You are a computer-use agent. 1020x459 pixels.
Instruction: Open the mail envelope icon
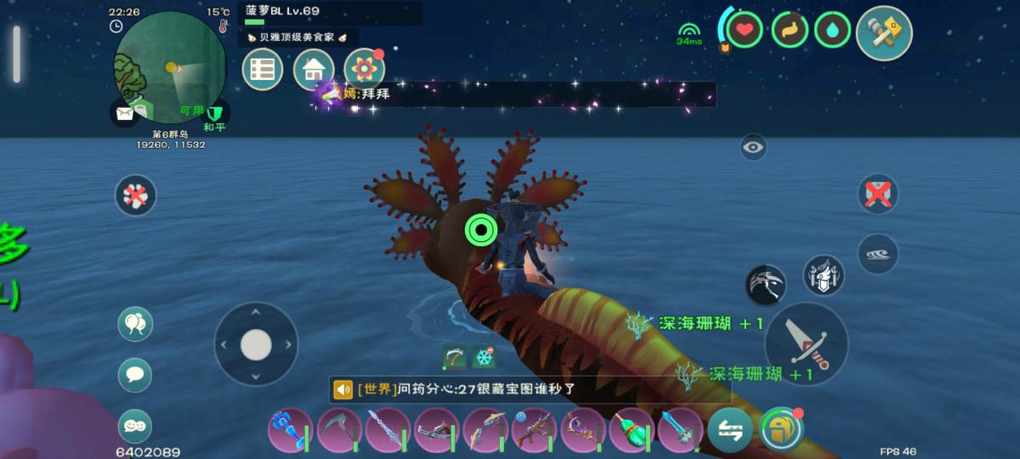(123, 111)
